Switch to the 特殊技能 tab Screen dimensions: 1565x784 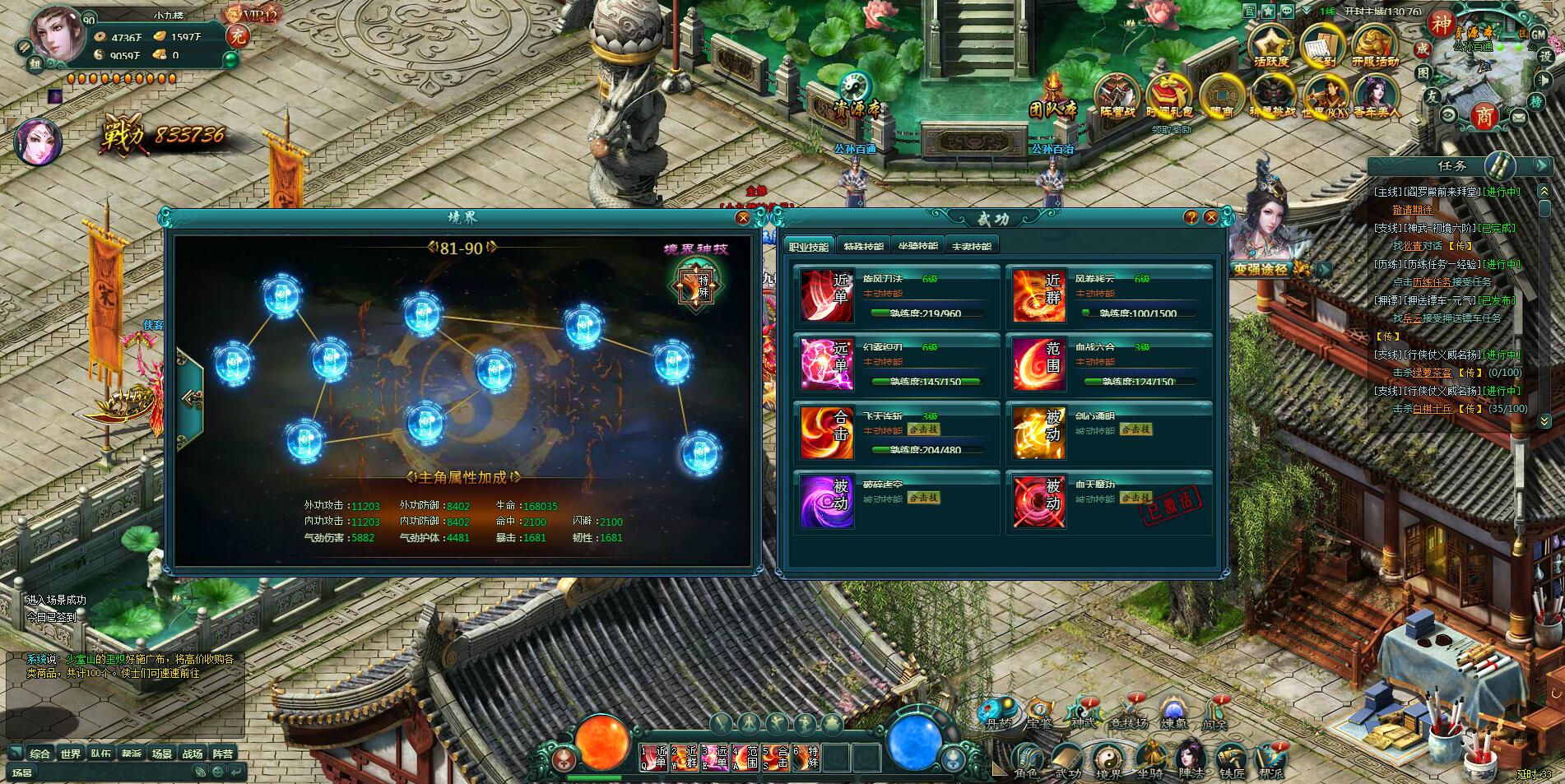tap(863, 244)
